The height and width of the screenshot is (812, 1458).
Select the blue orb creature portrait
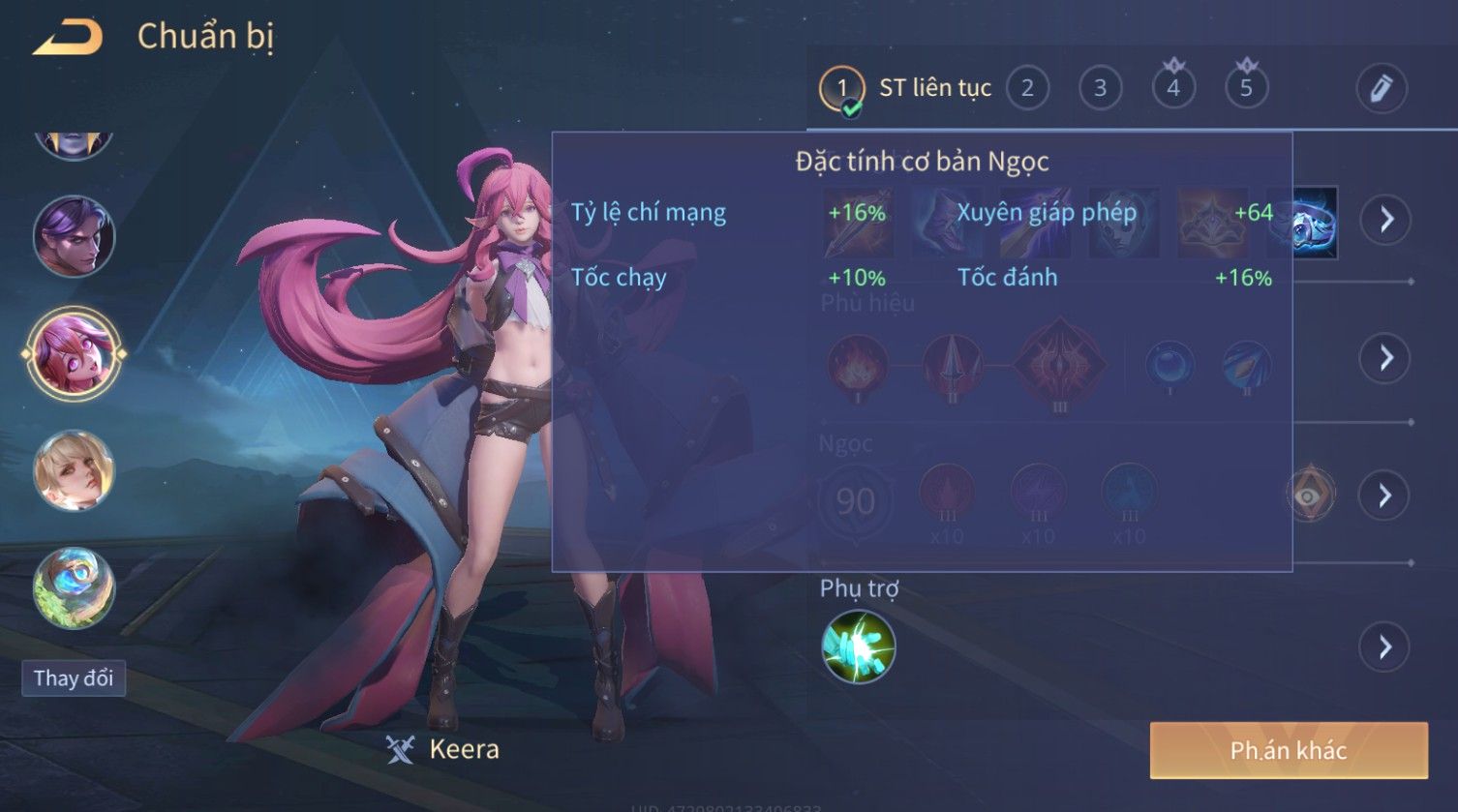point(74,587)
